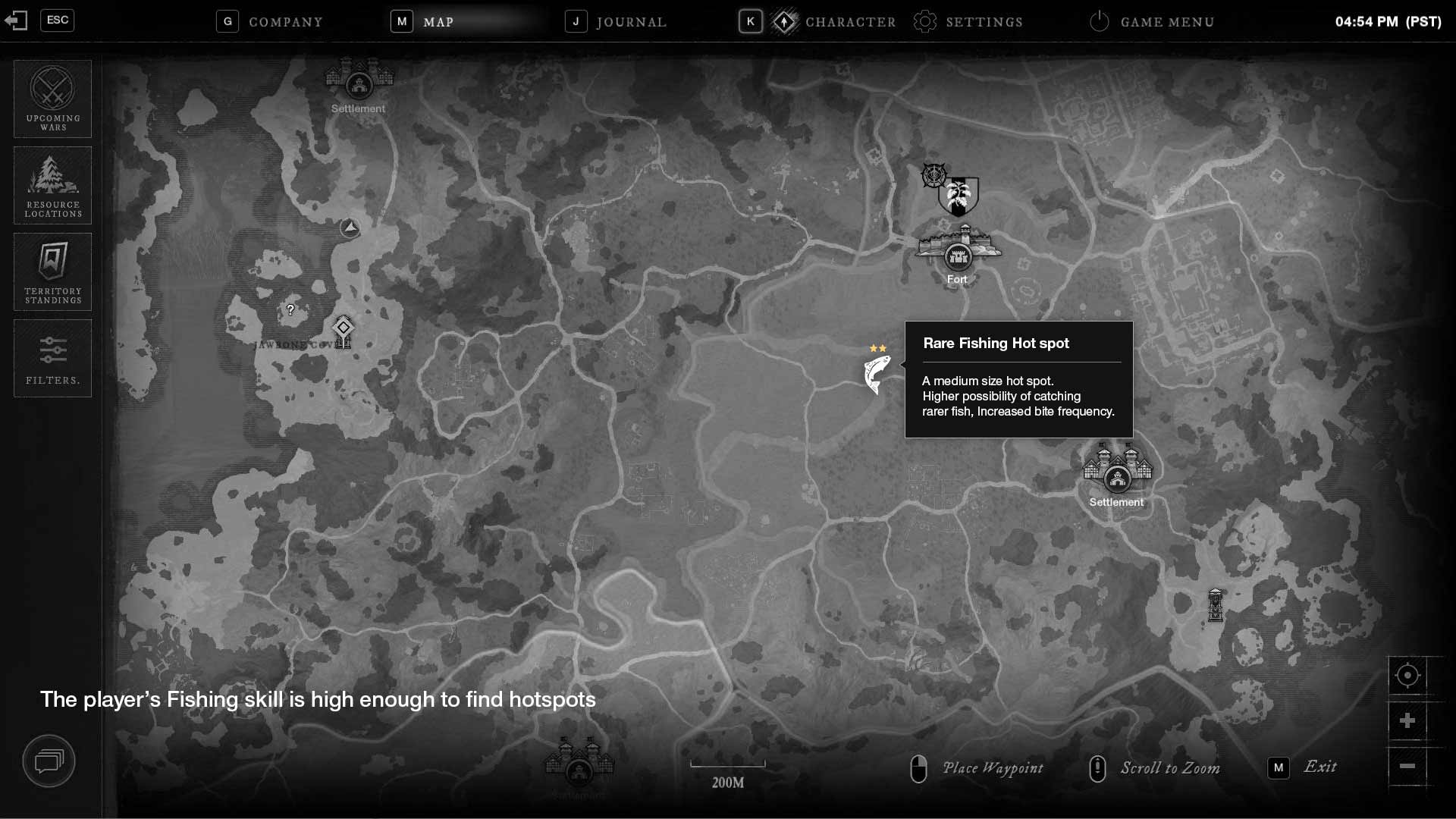Open the Settings menu
Viewport: 1456px width, 819px height.
[983, 22]
